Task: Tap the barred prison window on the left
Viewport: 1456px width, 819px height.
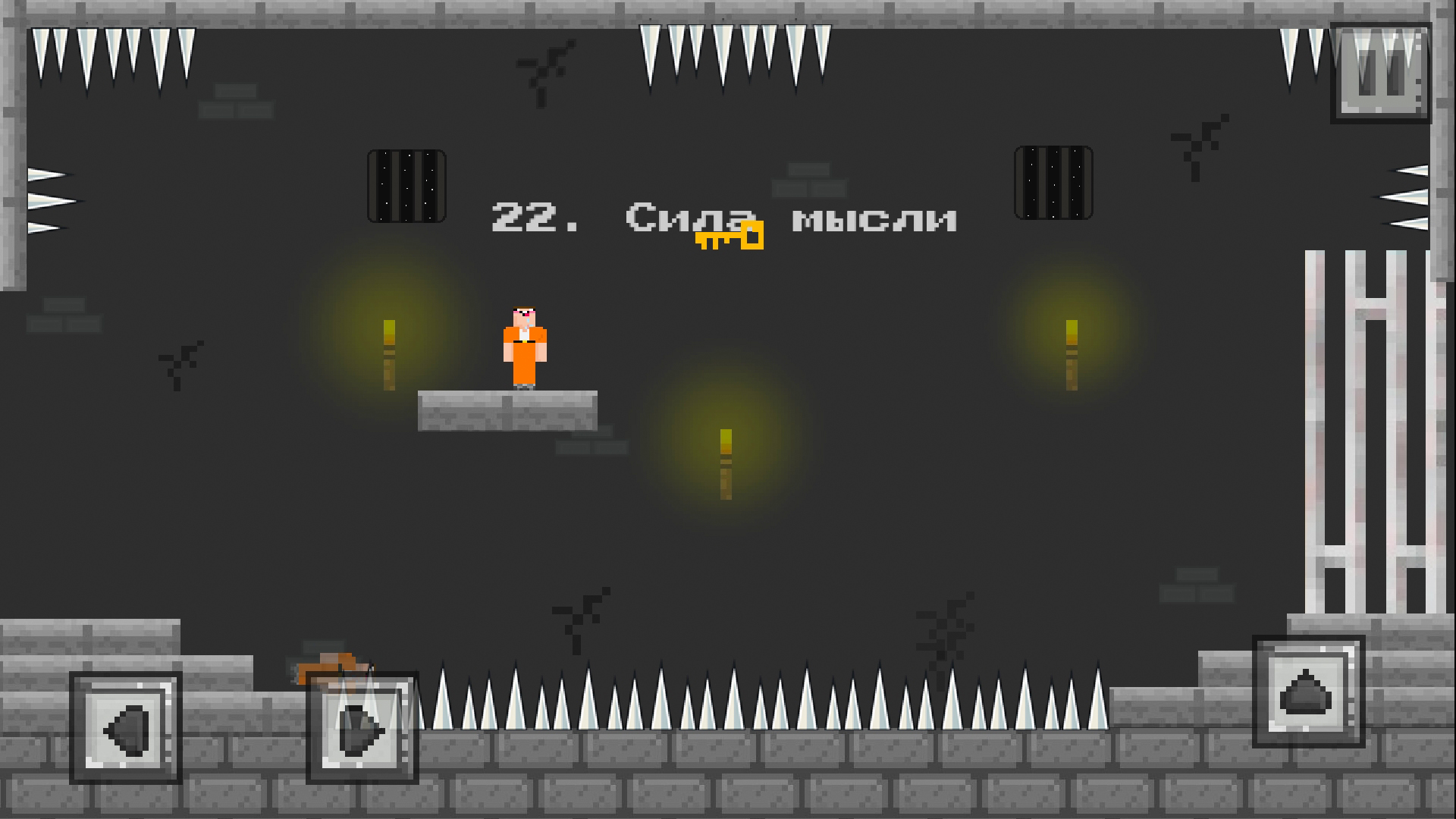Action: [406, 186]
